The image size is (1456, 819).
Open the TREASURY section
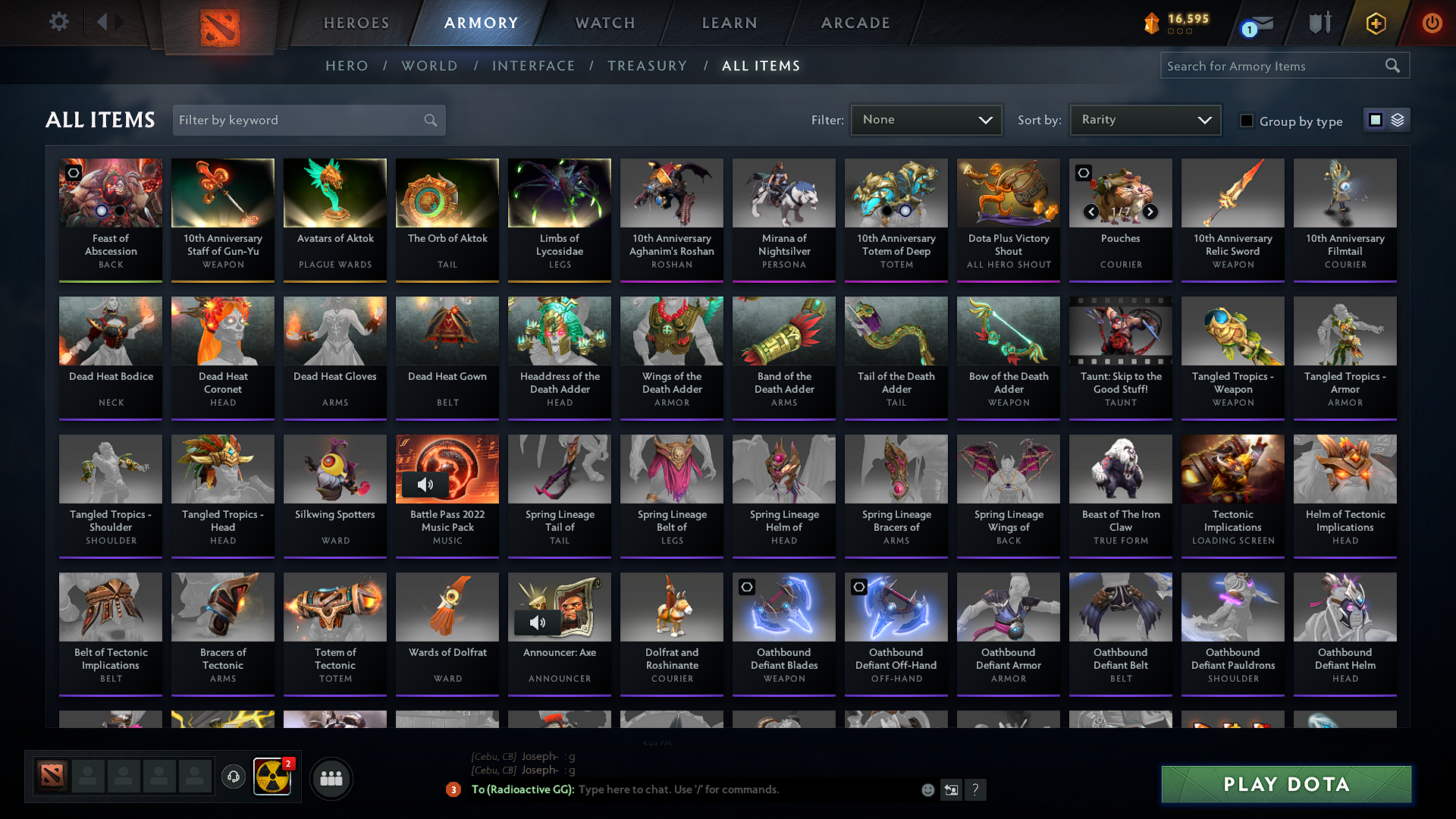click(x=647, y=66)
